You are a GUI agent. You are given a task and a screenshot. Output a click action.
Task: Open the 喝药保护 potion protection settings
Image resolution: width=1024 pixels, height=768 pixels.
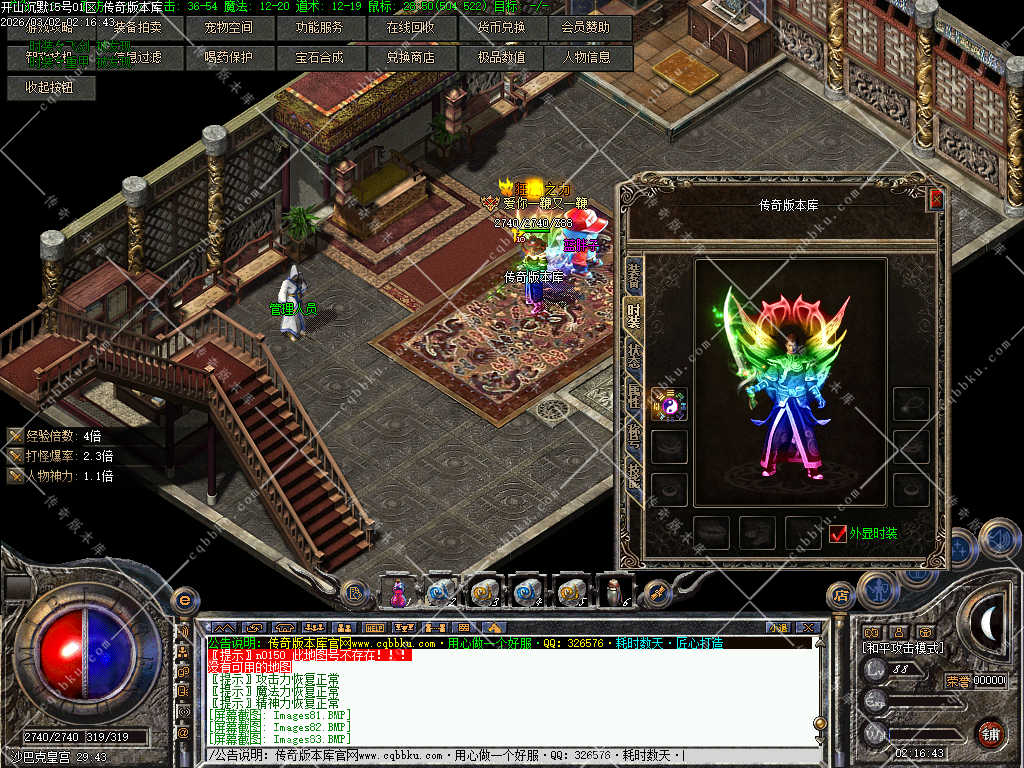pyautogui.click(x=228, y=58)
